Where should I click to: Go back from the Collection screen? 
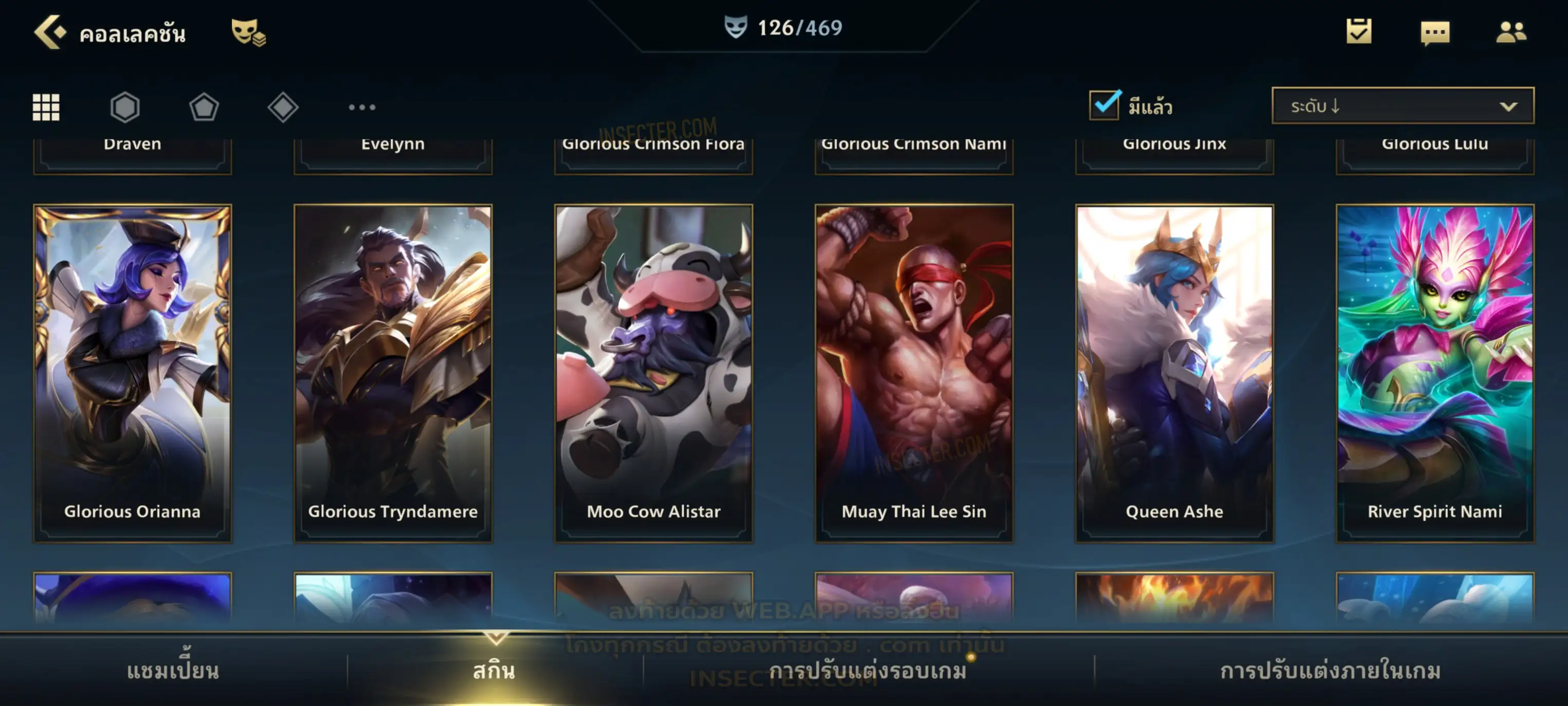point(50,32)
